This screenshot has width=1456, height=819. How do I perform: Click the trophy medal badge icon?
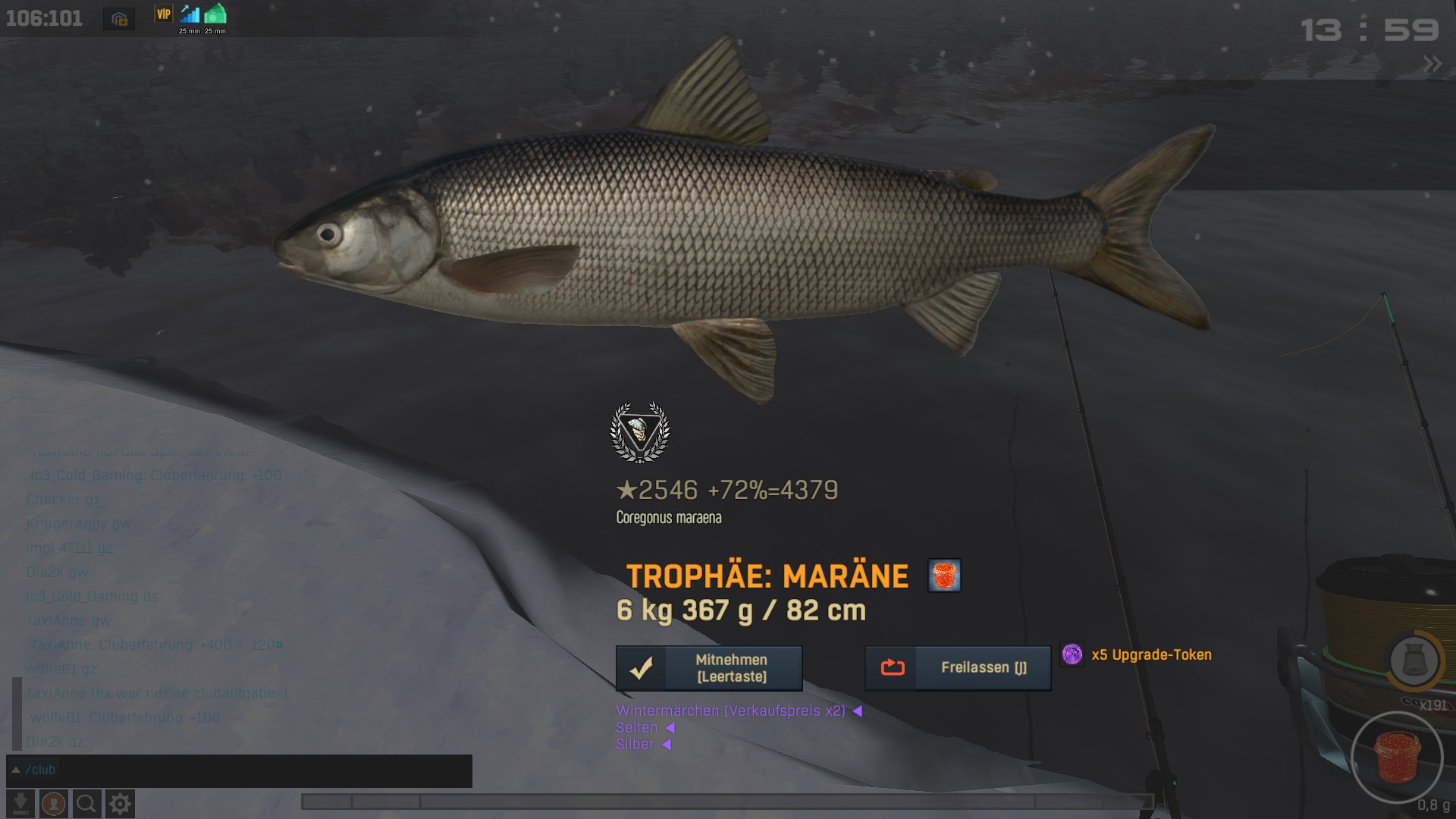[640, 432]
